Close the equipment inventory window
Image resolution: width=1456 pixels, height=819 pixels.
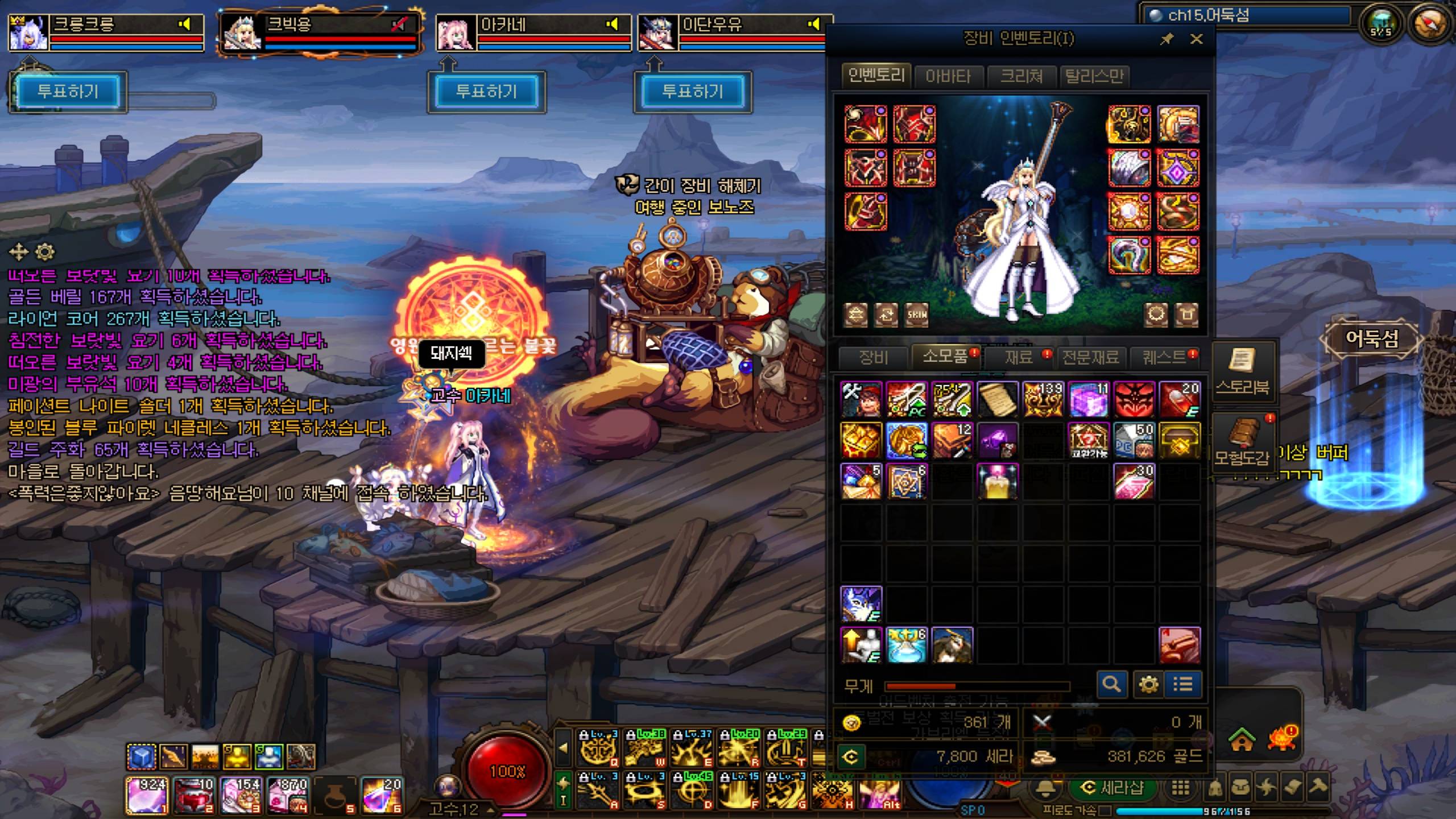[x=1196, y=39]
